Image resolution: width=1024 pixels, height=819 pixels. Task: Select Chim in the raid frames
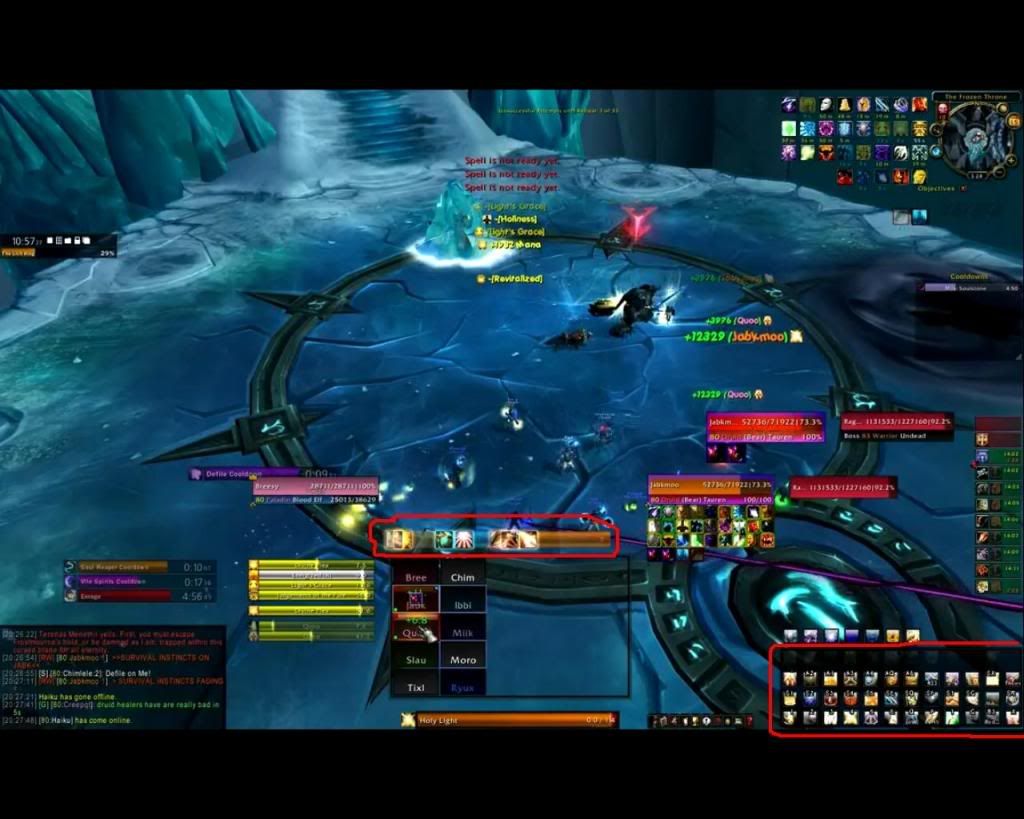(462, 577)
